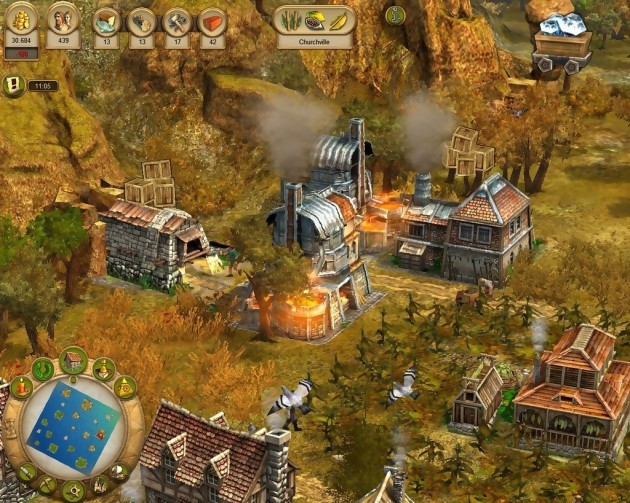Viewport: 630px width, 503px height.
Task: Select the laurel wreath button
Action: pos(43,368)
